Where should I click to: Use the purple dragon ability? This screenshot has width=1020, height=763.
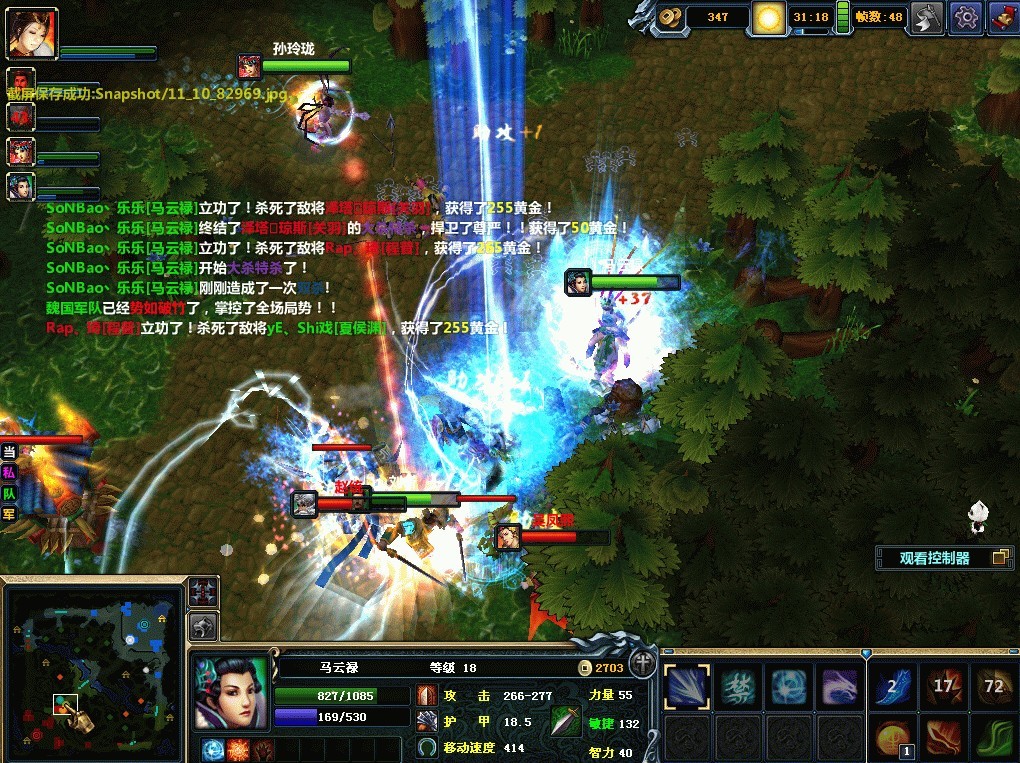pyautogui.click(x=840, y=685)
